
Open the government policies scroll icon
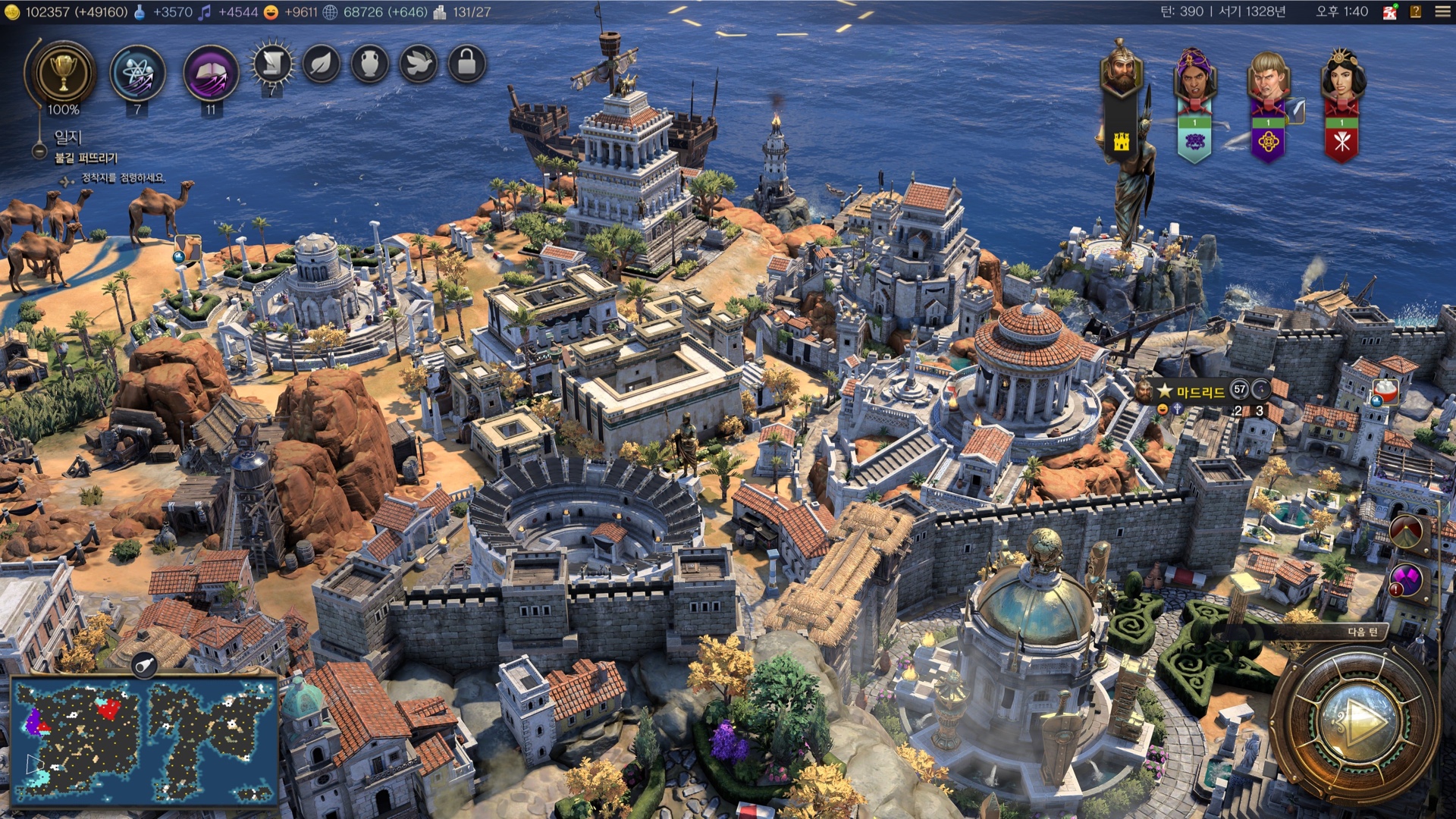pos(272,64)
